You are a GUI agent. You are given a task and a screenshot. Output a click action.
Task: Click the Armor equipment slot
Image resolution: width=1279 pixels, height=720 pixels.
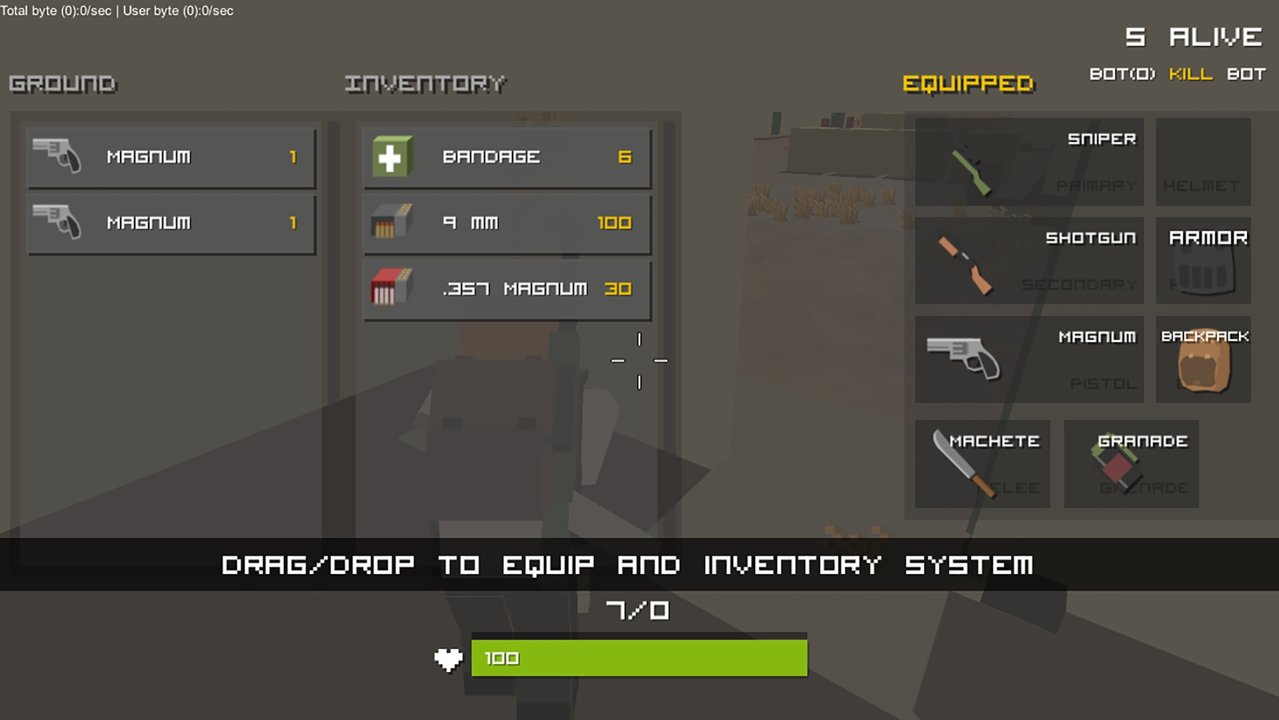tap(1203, 261)
